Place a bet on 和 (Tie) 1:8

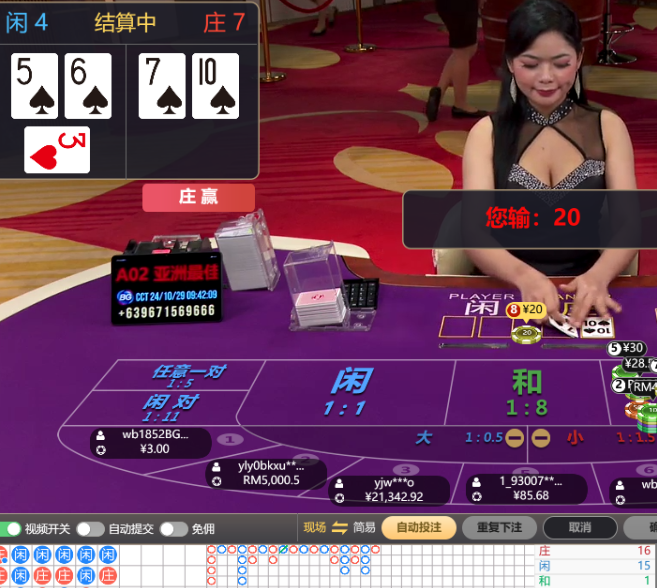pyautogui.click(x=526, y=392)
